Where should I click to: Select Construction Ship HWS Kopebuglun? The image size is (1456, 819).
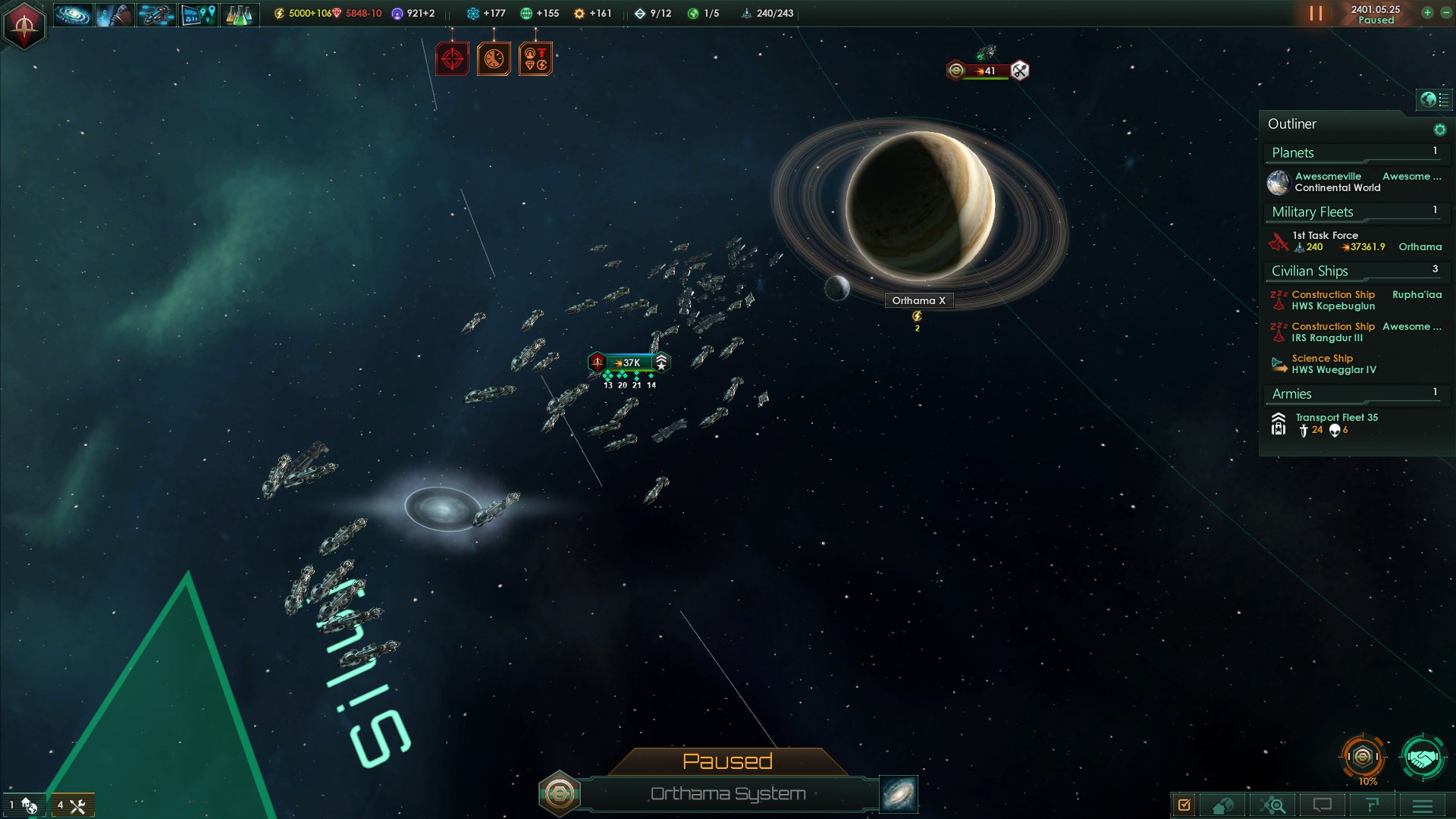[1333, 300]
